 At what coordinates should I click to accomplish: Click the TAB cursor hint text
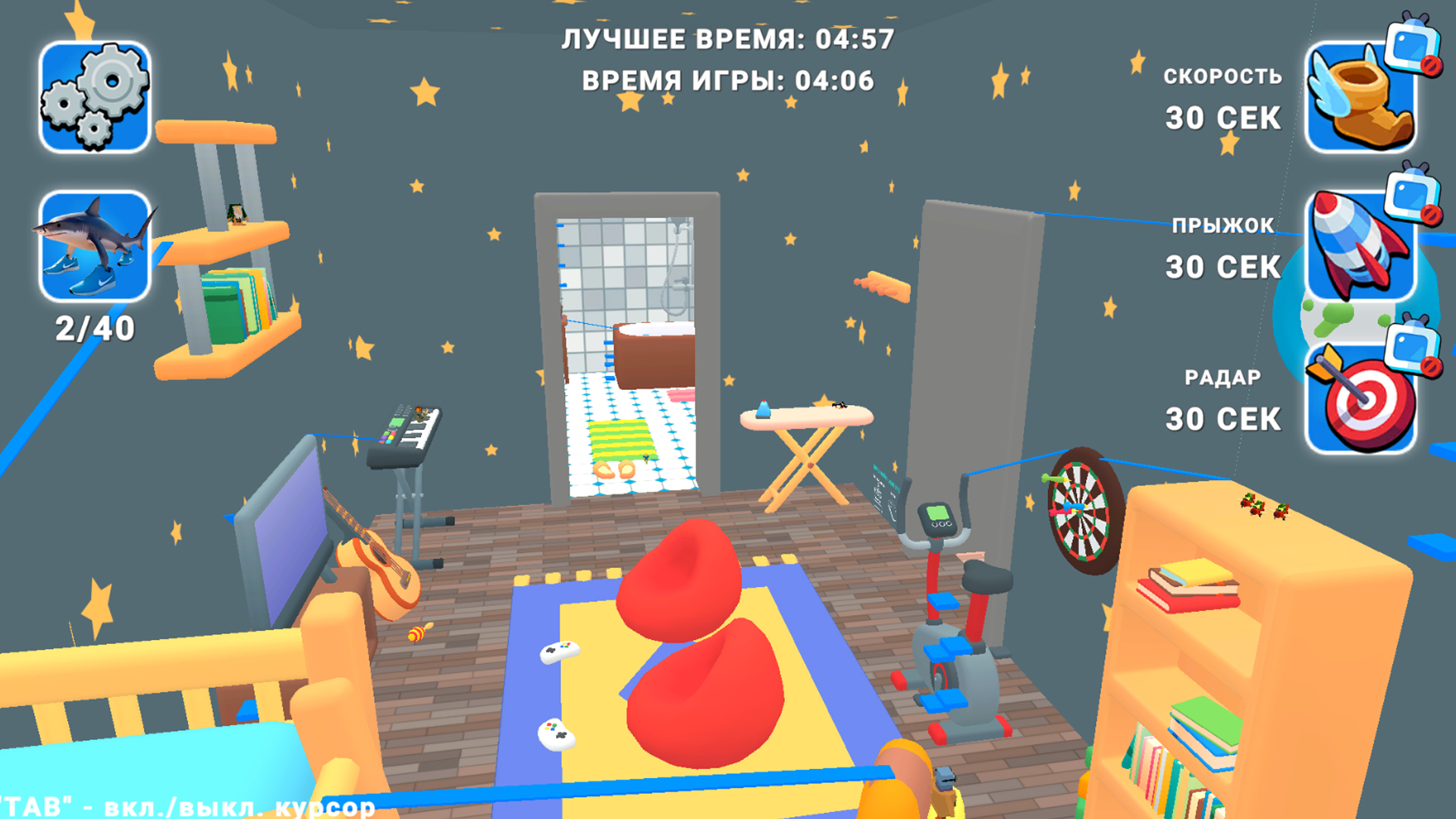point(182,805)
